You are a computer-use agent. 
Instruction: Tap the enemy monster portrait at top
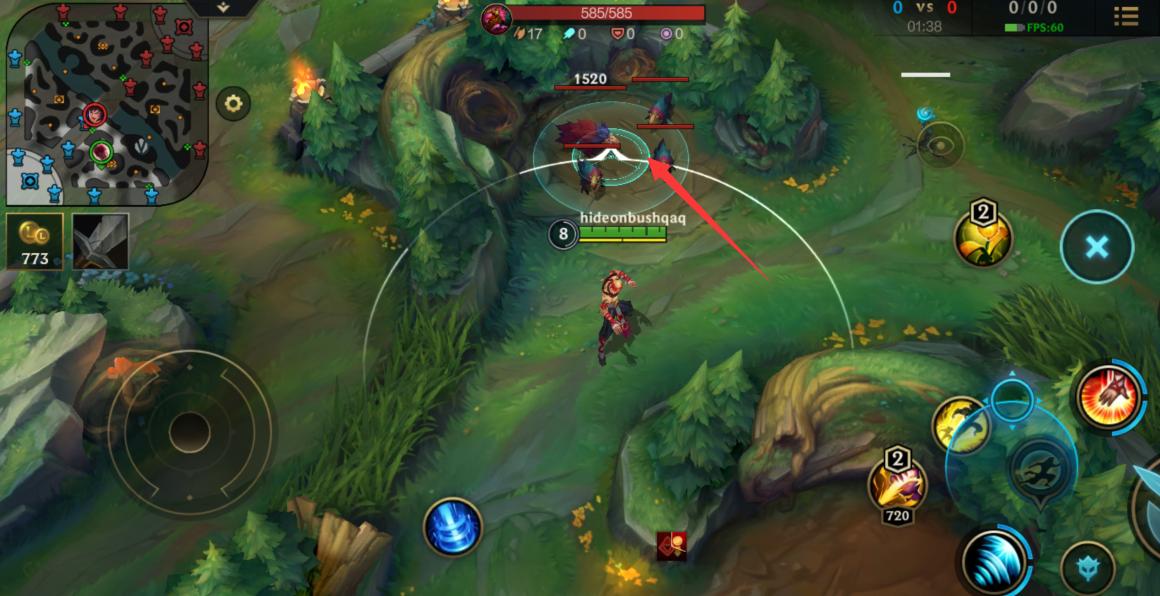(x=497, y=19)
